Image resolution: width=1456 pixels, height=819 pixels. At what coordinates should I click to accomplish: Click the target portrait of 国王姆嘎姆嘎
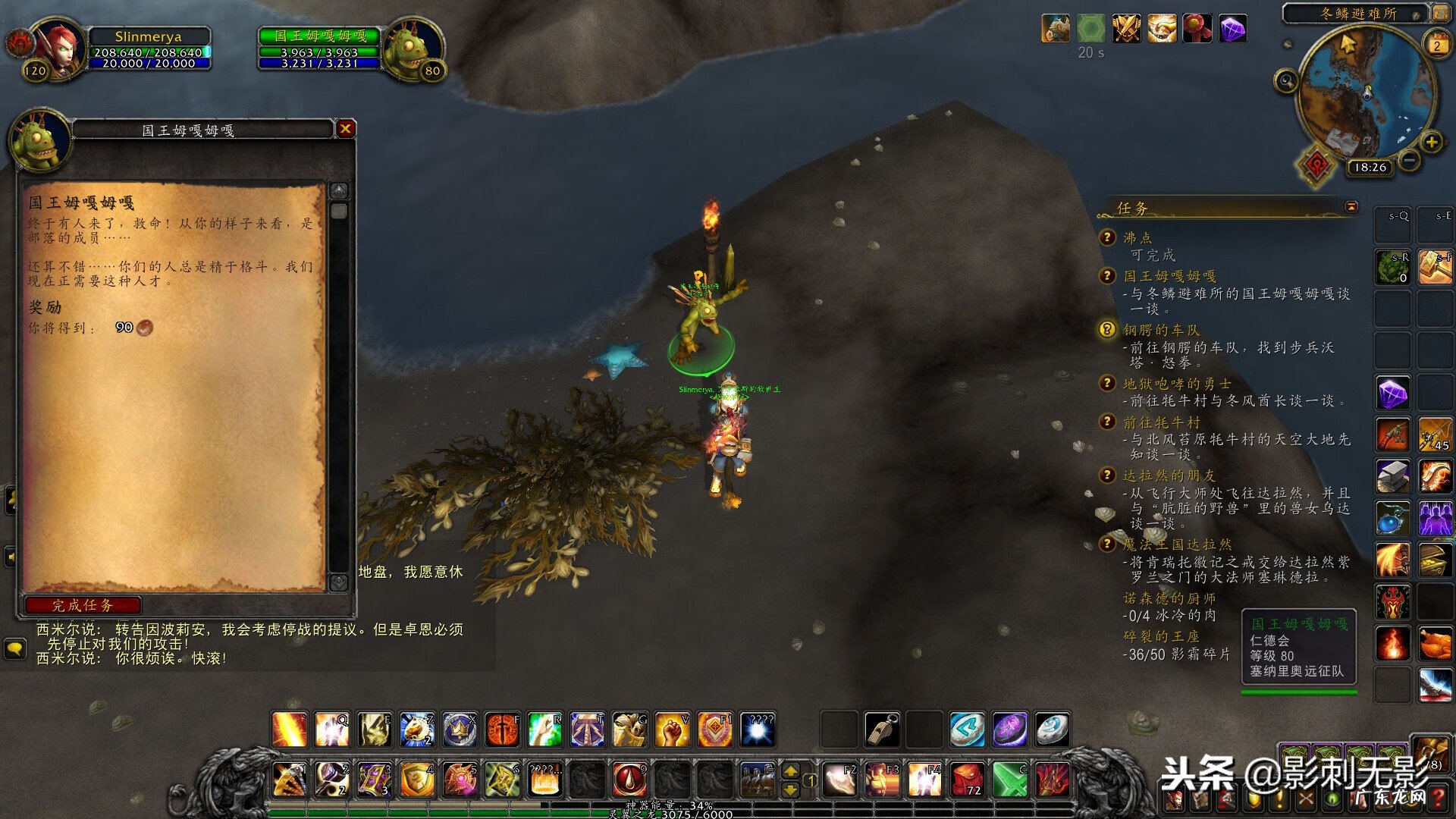411,47
